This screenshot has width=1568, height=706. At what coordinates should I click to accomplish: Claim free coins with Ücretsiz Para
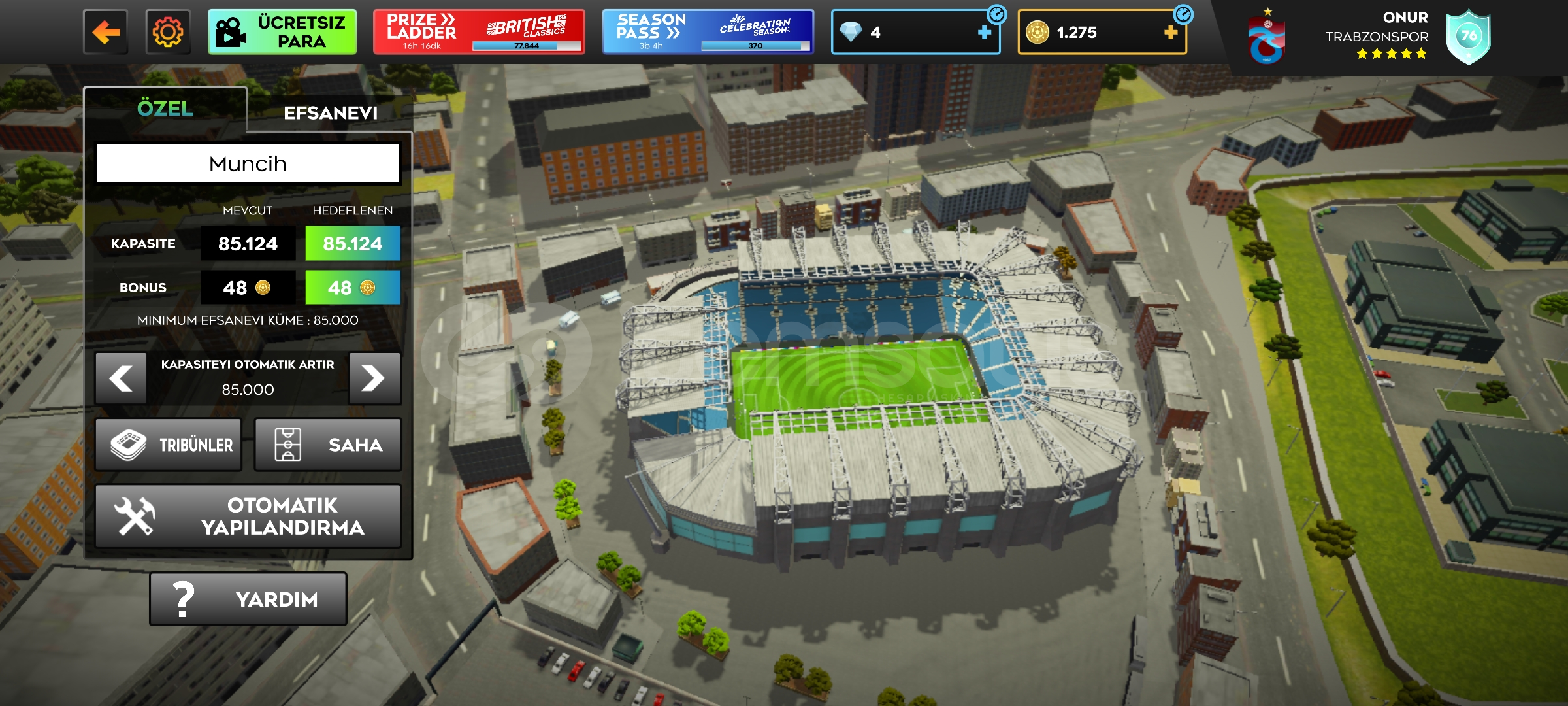click(282, 32)
